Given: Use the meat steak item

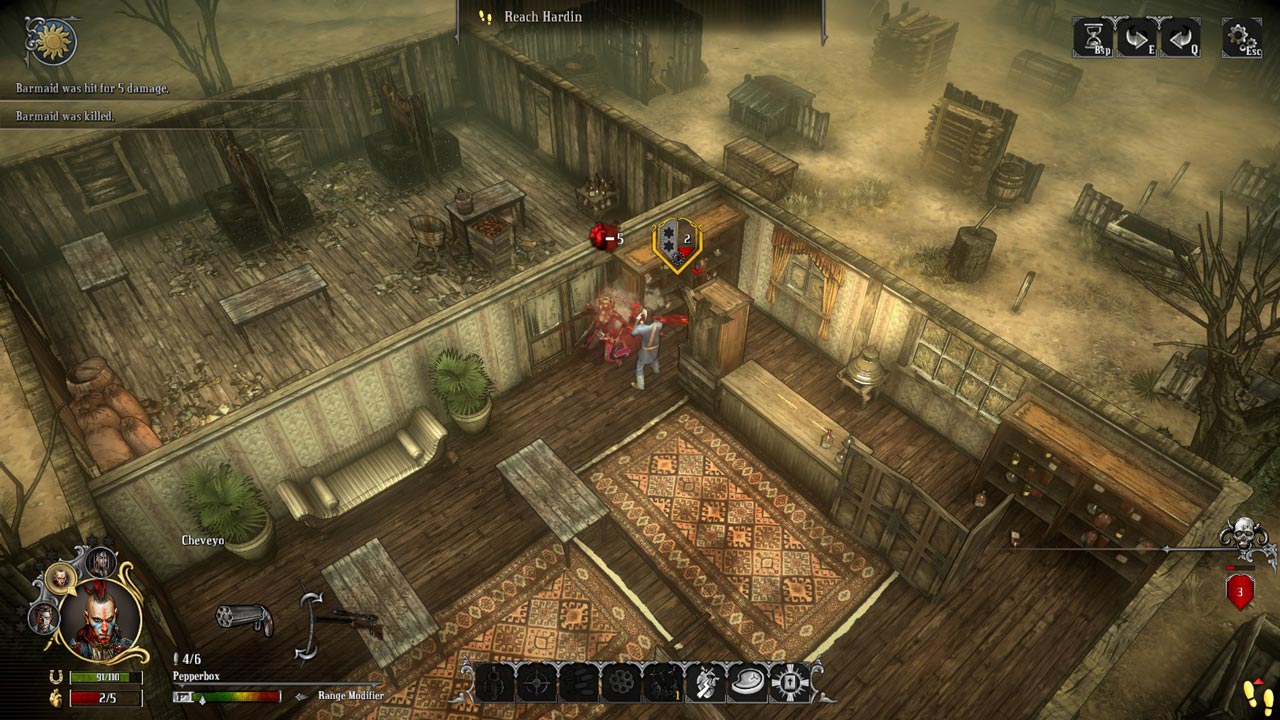Looking at the screenshot, I should point(747,683).
